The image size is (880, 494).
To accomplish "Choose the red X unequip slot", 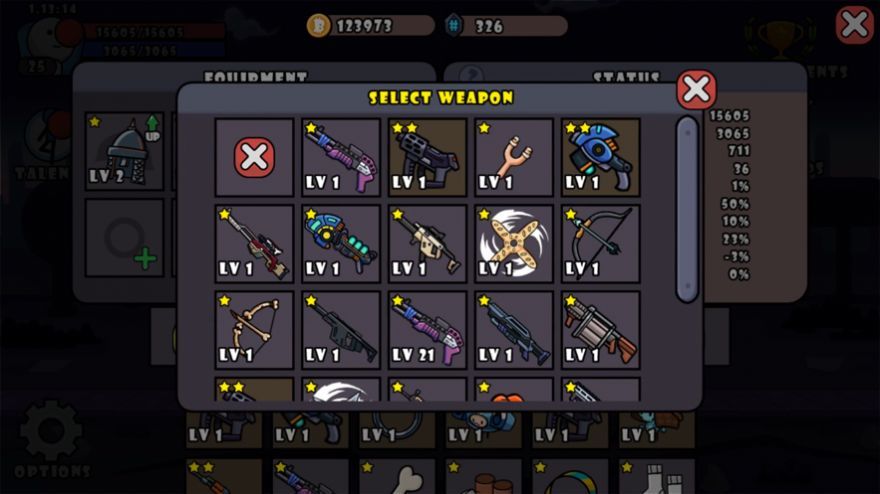I will [x=254, y=157].
